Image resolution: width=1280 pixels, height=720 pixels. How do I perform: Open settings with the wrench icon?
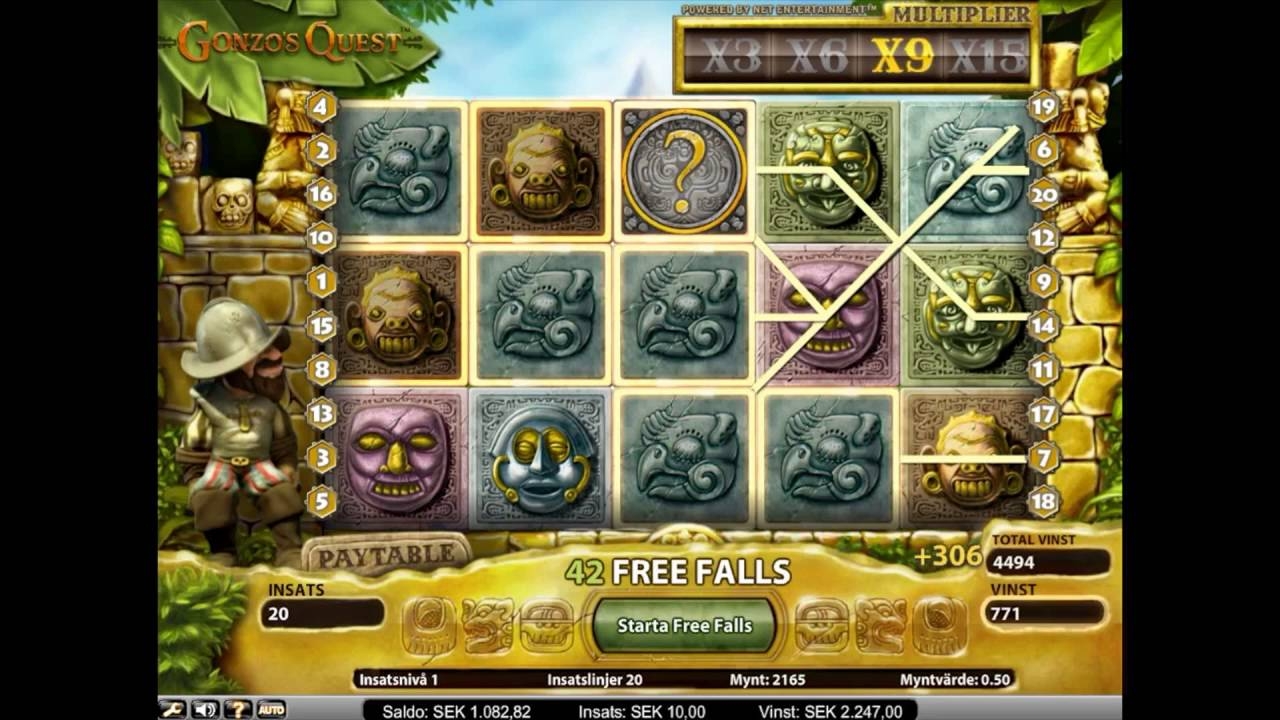tap(172, 709)
